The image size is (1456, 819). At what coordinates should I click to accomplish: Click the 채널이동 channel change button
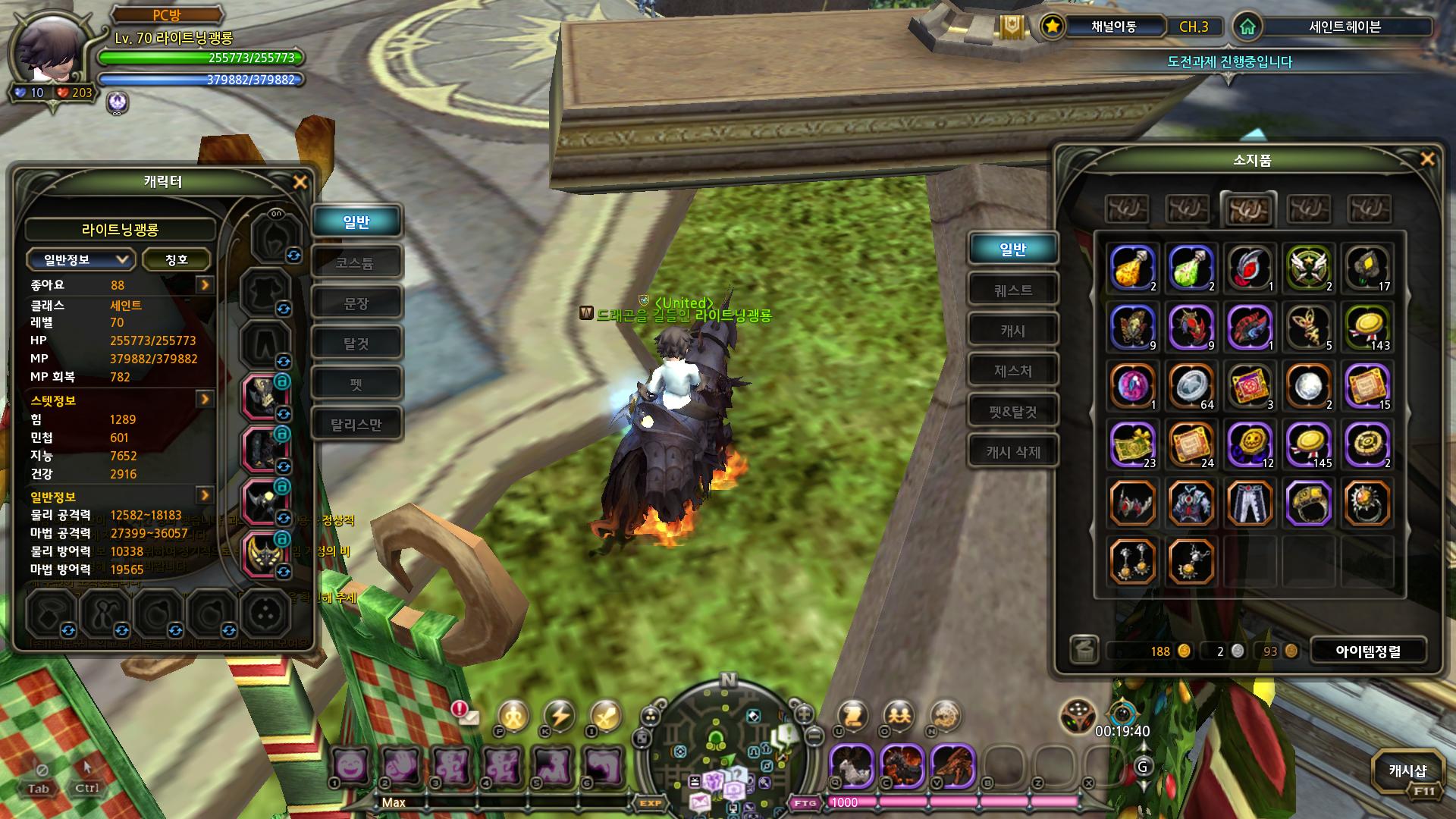(x=1113, y=27)
